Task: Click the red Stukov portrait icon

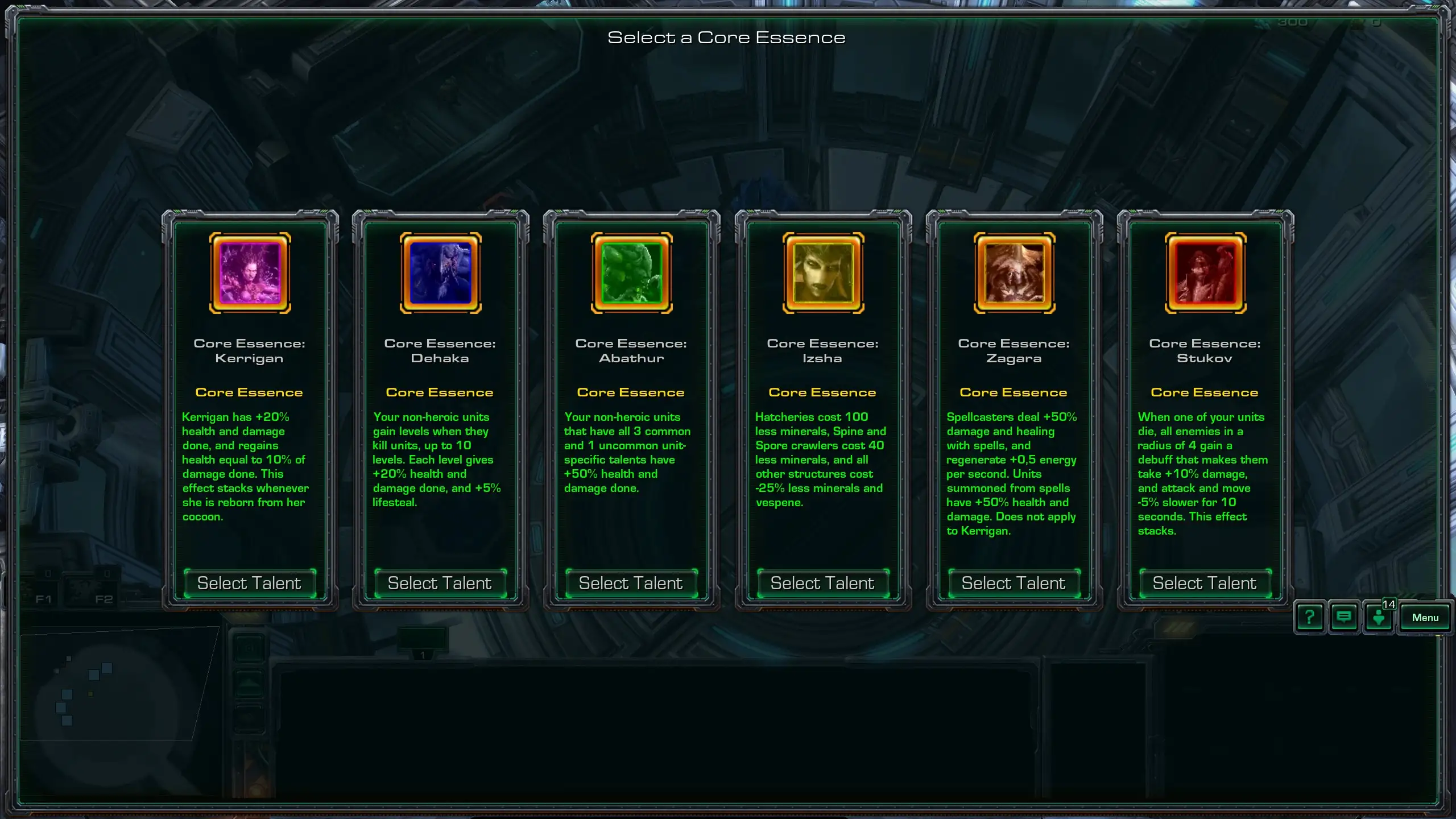Action: [1205, 273]
